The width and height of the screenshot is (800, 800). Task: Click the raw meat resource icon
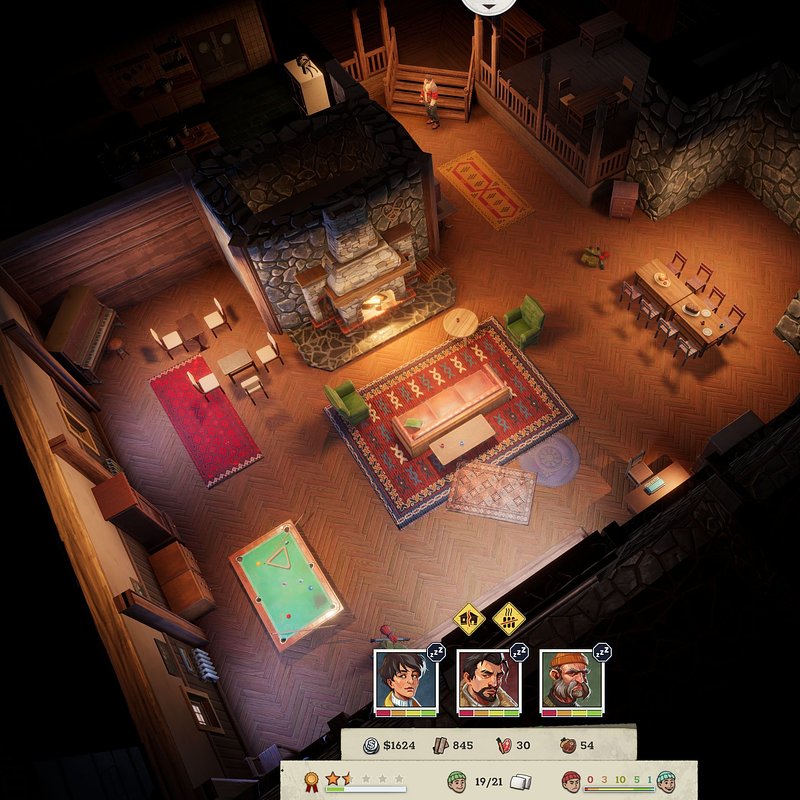pos(503,744)
